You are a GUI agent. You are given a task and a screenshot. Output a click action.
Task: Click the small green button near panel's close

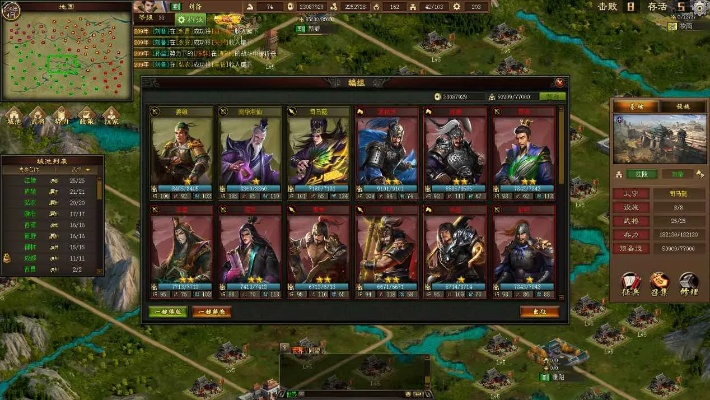coord(551,97)
